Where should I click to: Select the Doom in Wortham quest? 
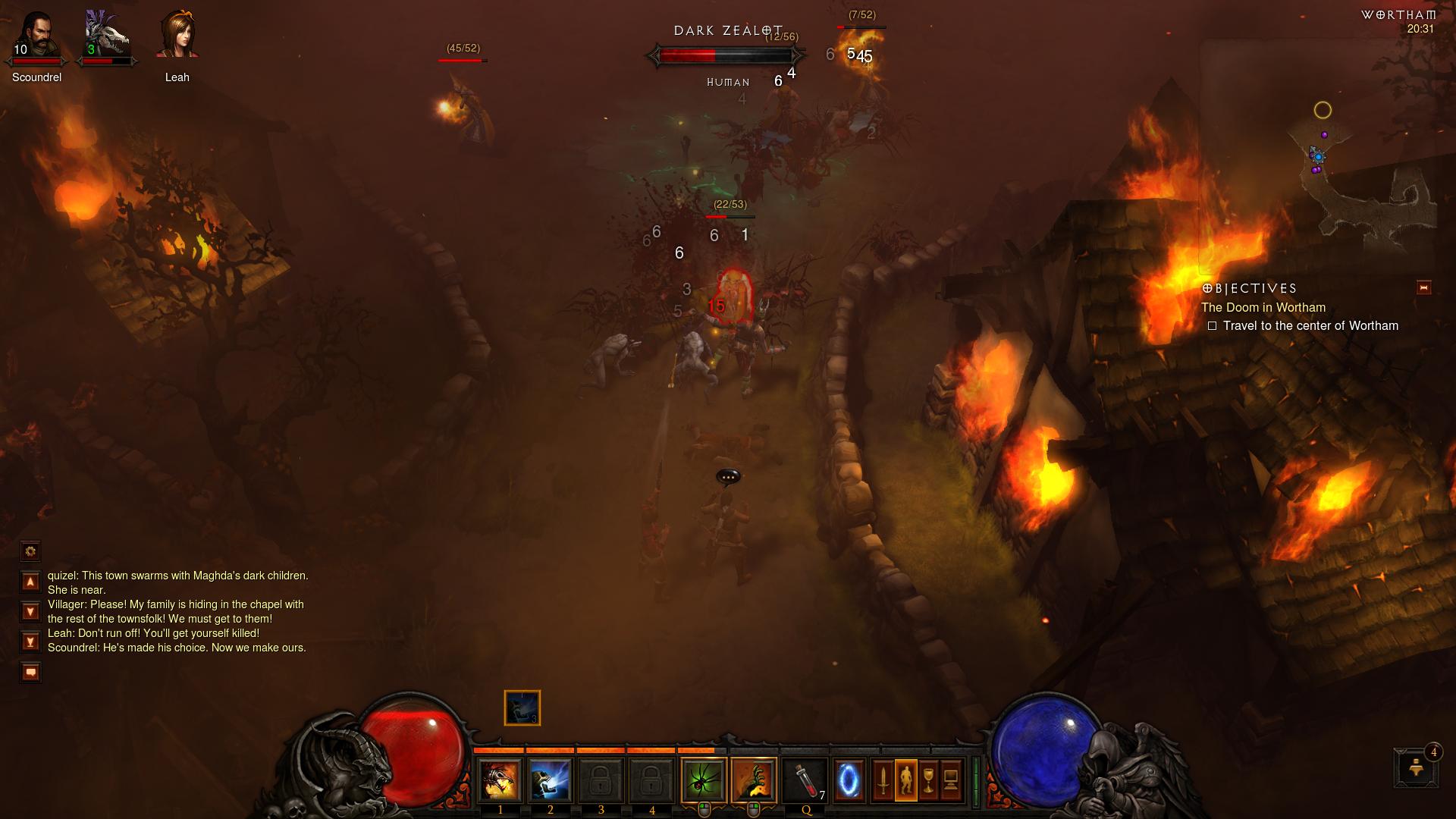click(1263, 307)
